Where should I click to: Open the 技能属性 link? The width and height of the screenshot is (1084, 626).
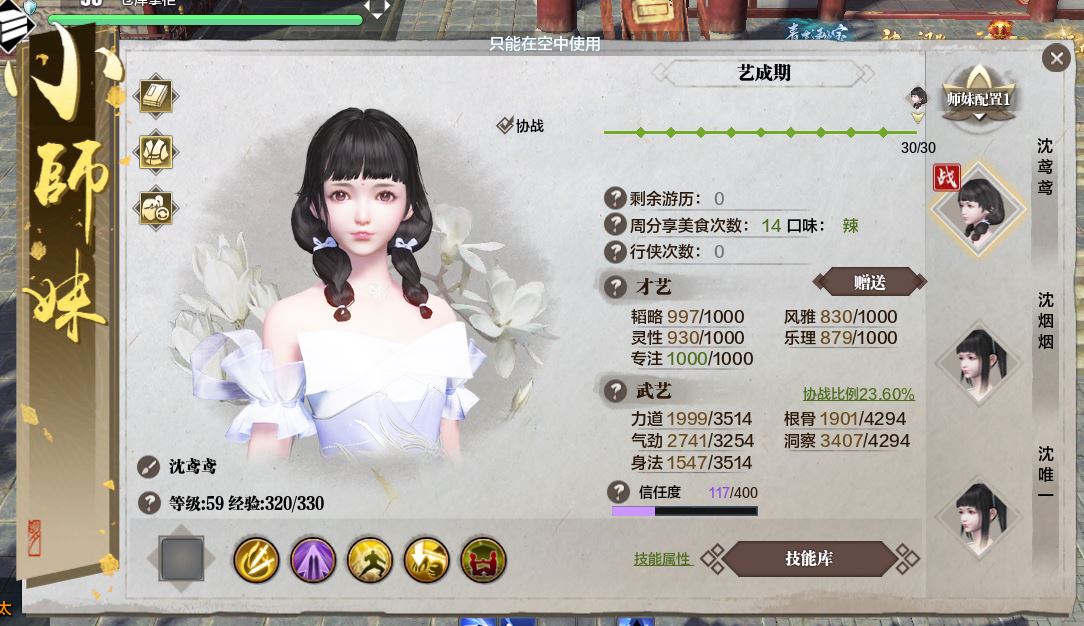click(662, 559)
